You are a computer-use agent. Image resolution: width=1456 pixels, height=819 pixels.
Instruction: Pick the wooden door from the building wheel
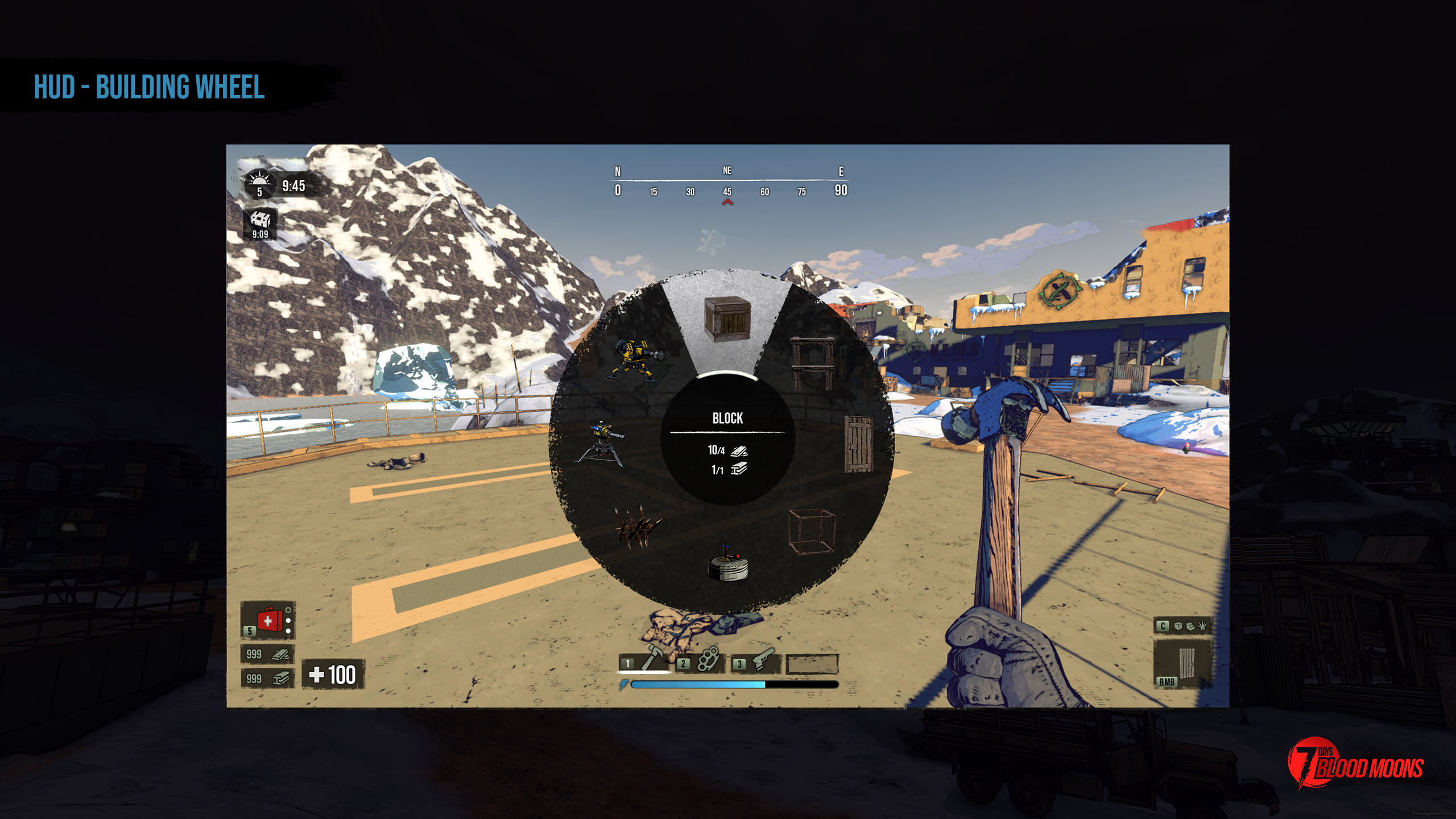click(858, 444)
